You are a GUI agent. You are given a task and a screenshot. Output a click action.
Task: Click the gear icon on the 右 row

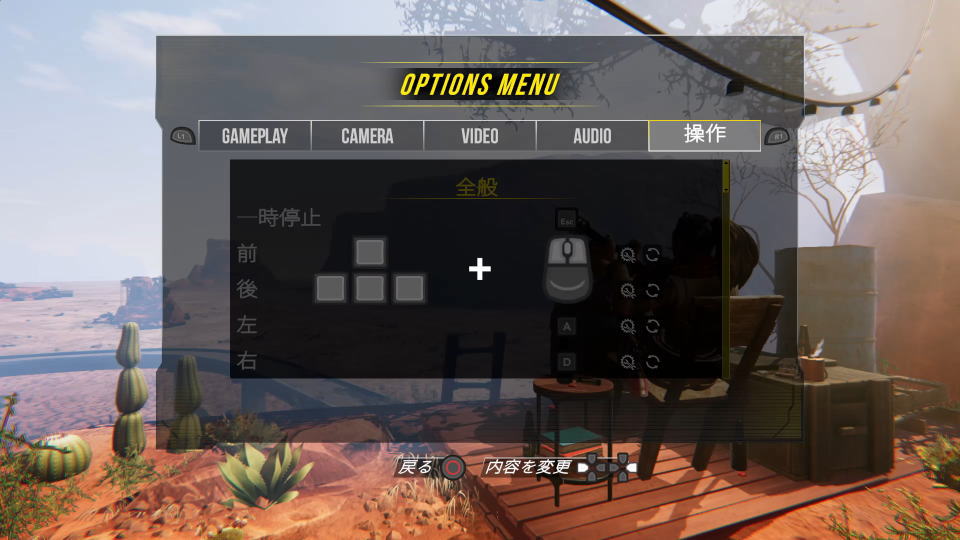[628, 362]
